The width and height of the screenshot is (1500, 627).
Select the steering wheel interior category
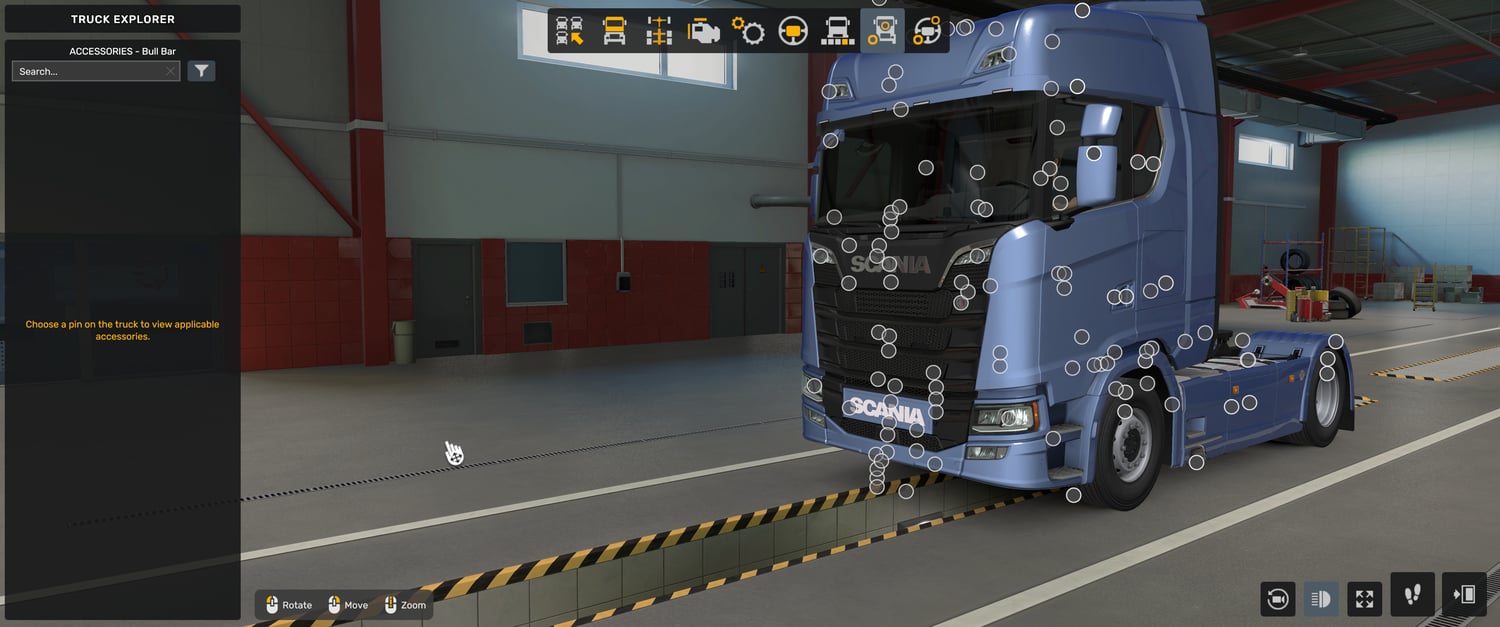(793, 31)
